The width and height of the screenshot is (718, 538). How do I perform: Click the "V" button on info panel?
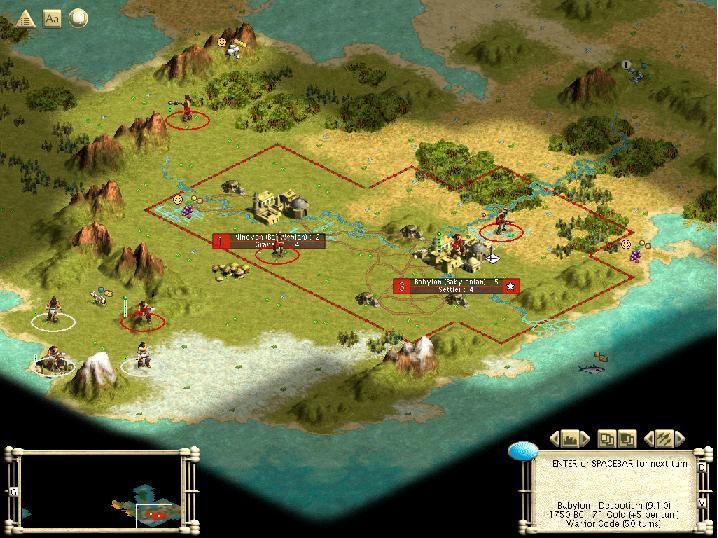701,502
